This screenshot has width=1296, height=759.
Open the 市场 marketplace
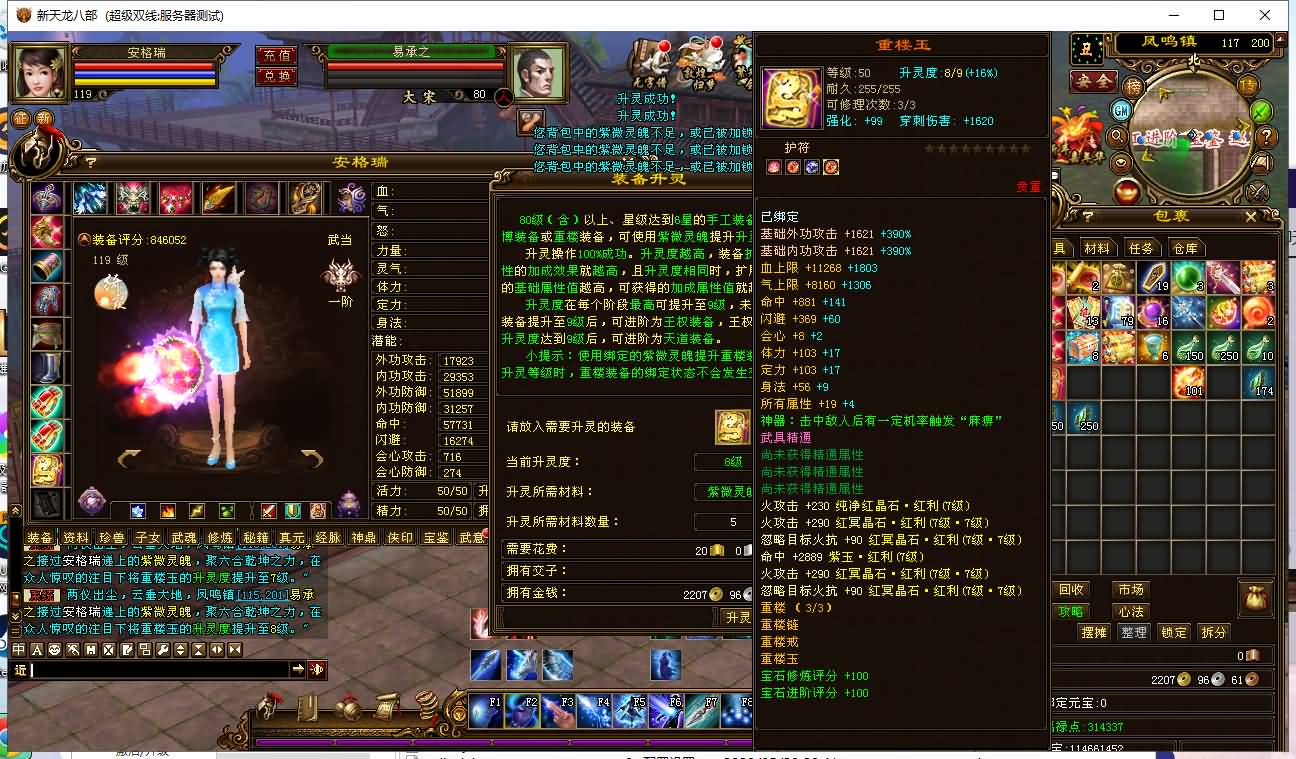1134,589
